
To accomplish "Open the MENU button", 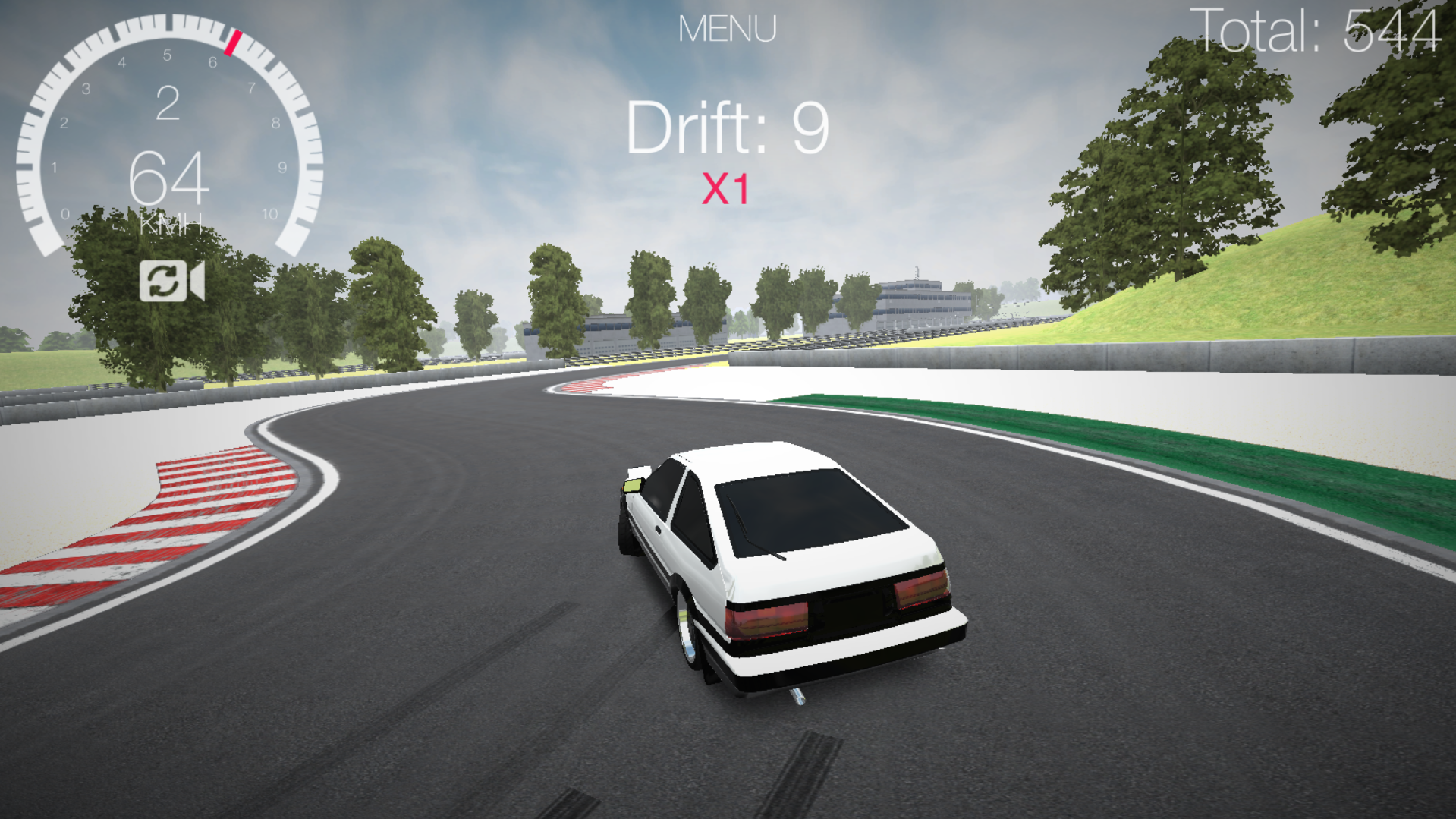I will [727, 30].
